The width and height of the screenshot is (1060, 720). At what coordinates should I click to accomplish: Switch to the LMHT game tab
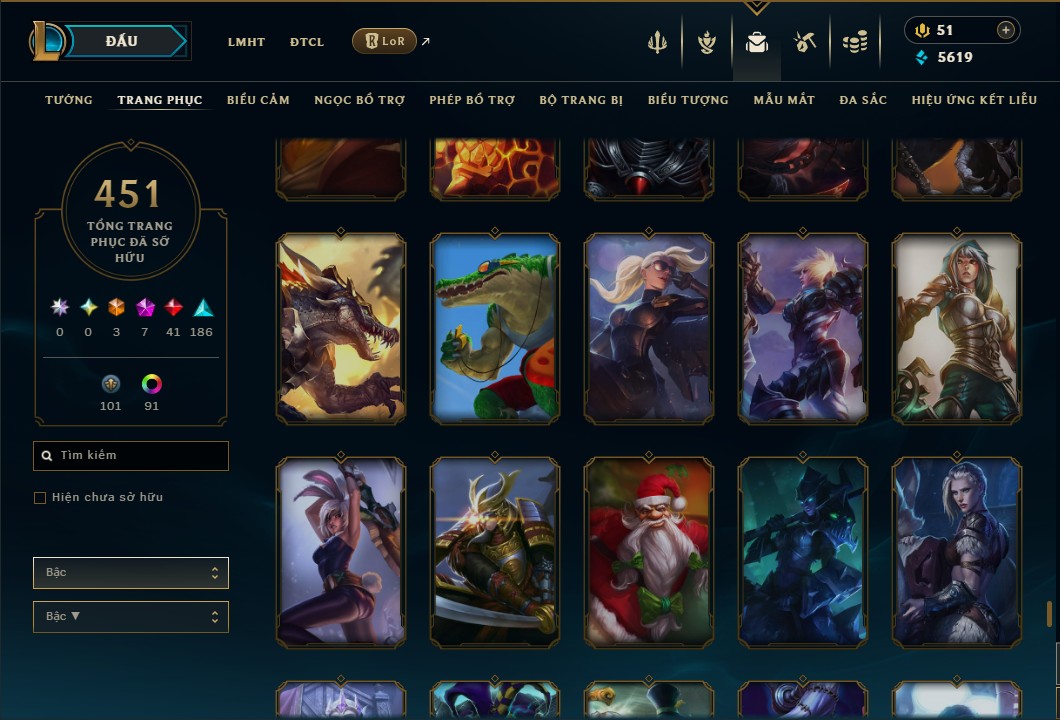pos(246,42)
